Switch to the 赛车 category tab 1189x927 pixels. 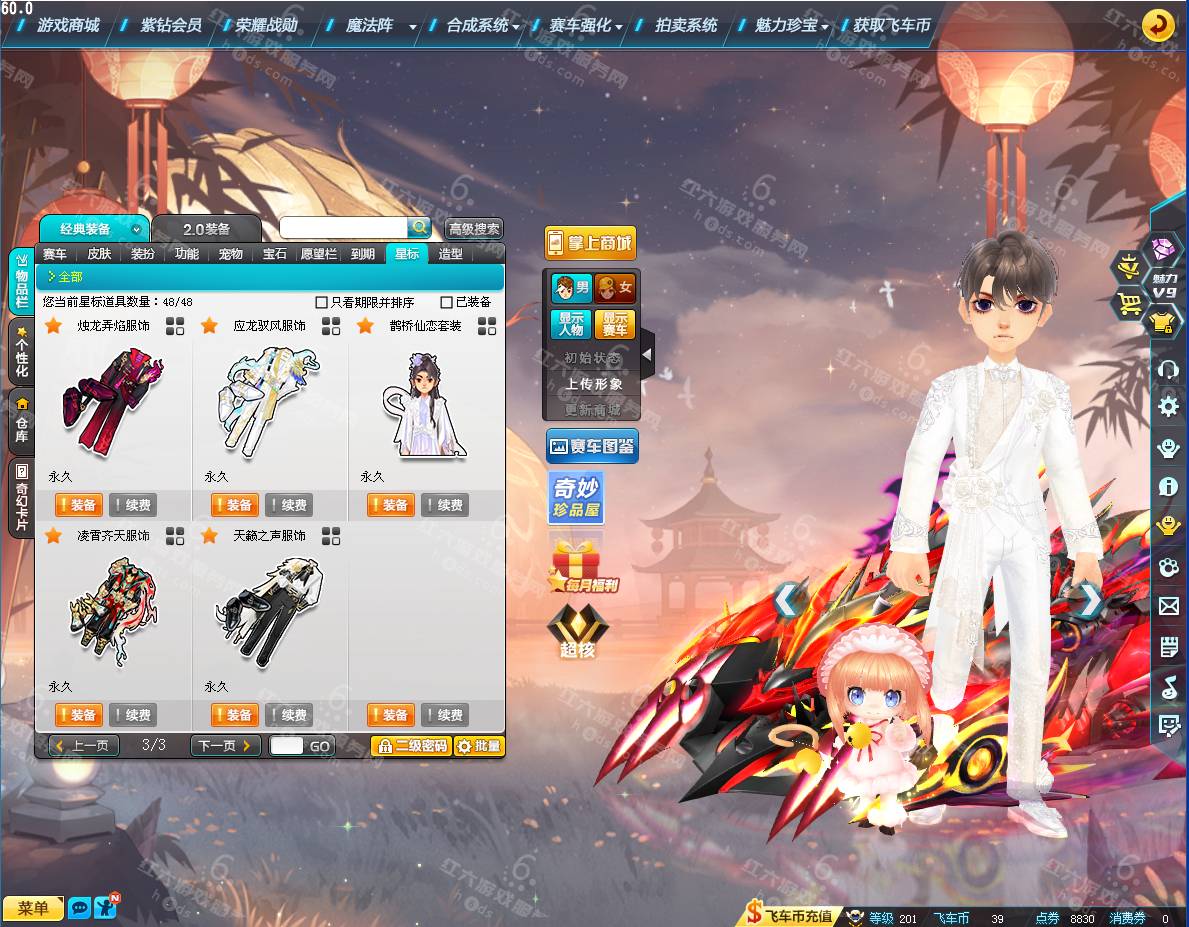tap(55, 254)
